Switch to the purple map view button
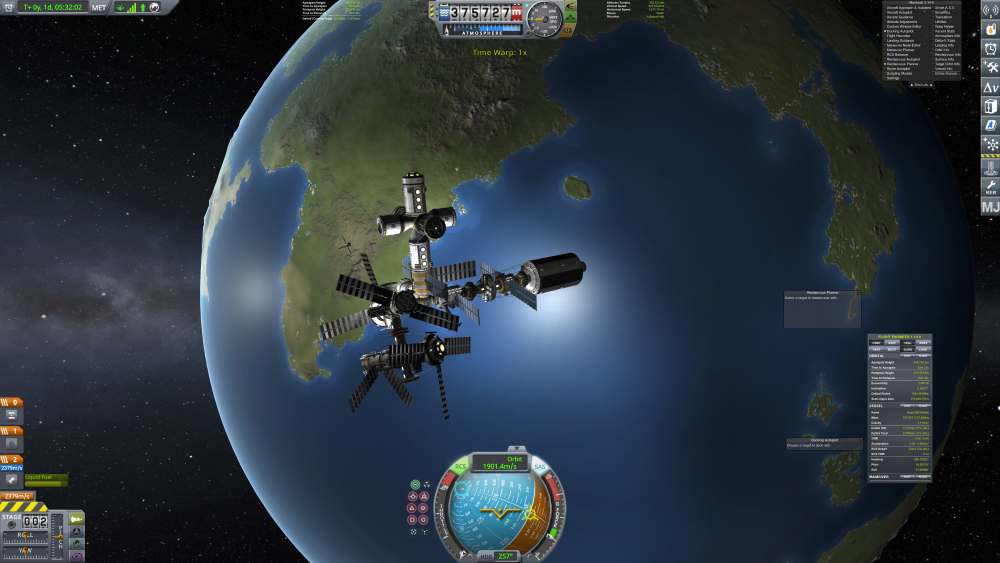The width and height of the screenshot is (1000, 563). pyautogui.click(x=76, y=554)
